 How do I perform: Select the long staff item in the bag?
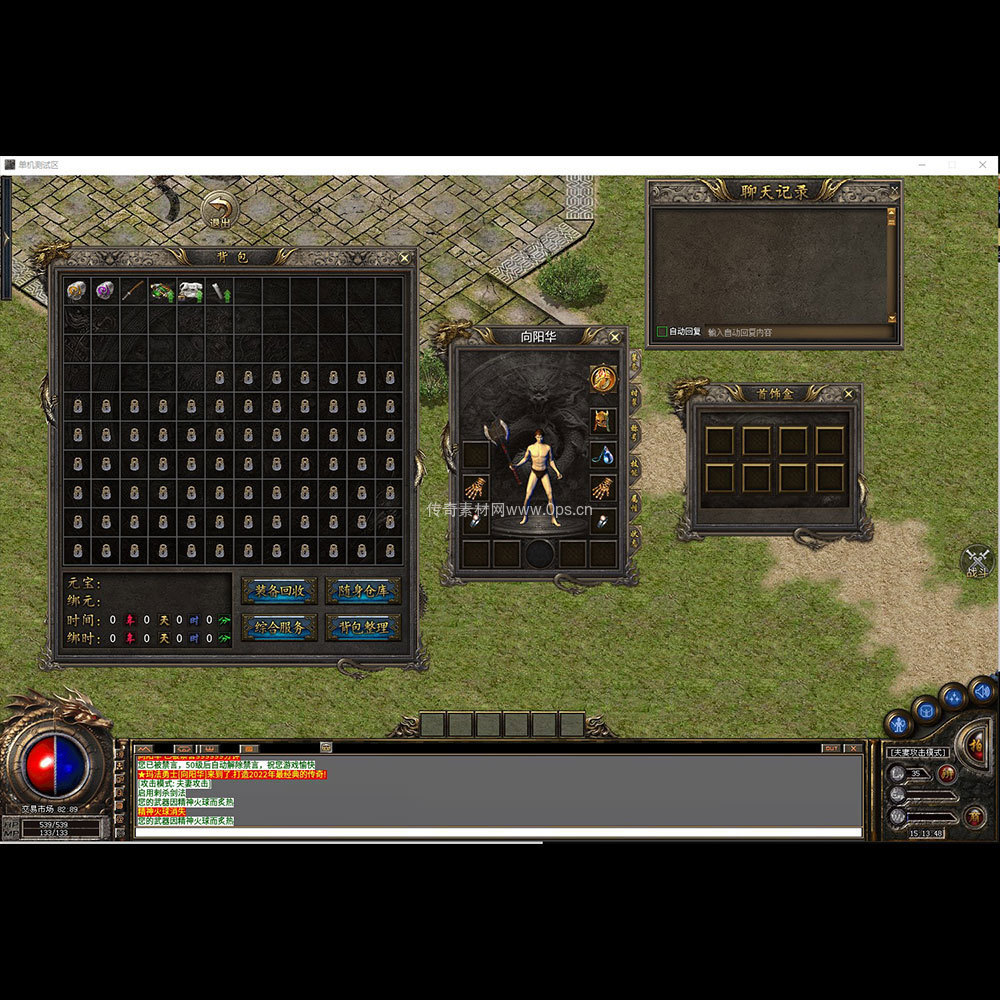point(133,291)
